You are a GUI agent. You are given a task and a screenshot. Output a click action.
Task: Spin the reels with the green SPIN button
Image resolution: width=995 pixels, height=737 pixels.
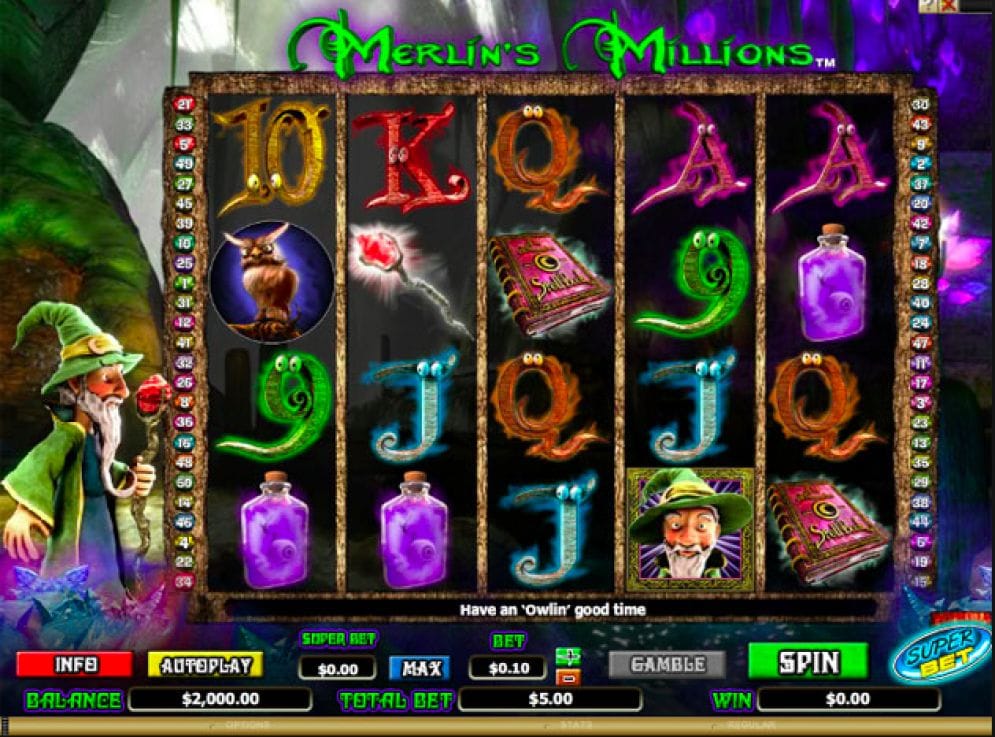(808, 661)
